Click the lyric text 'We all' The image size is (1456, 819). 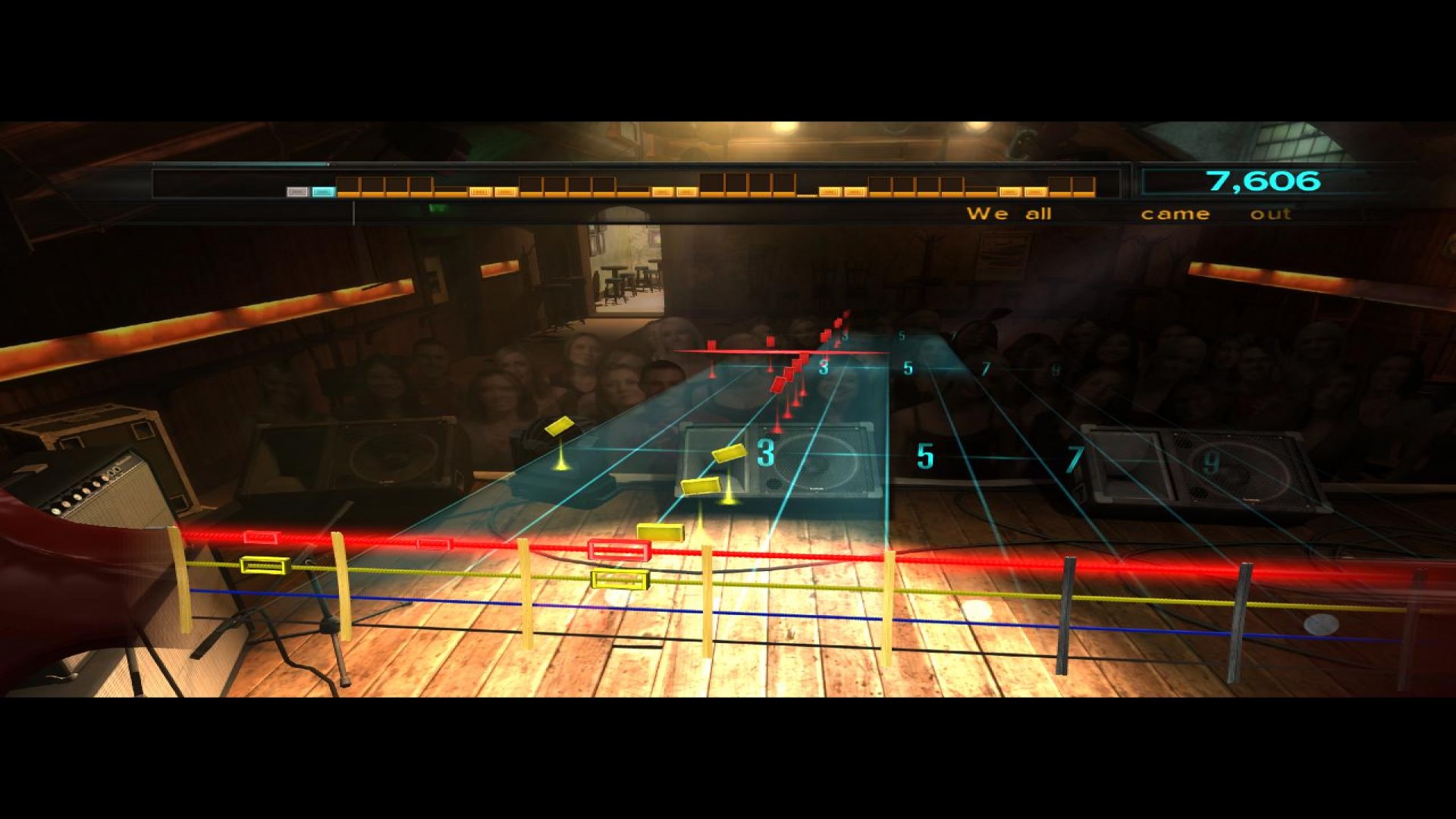coord(1009,214)
